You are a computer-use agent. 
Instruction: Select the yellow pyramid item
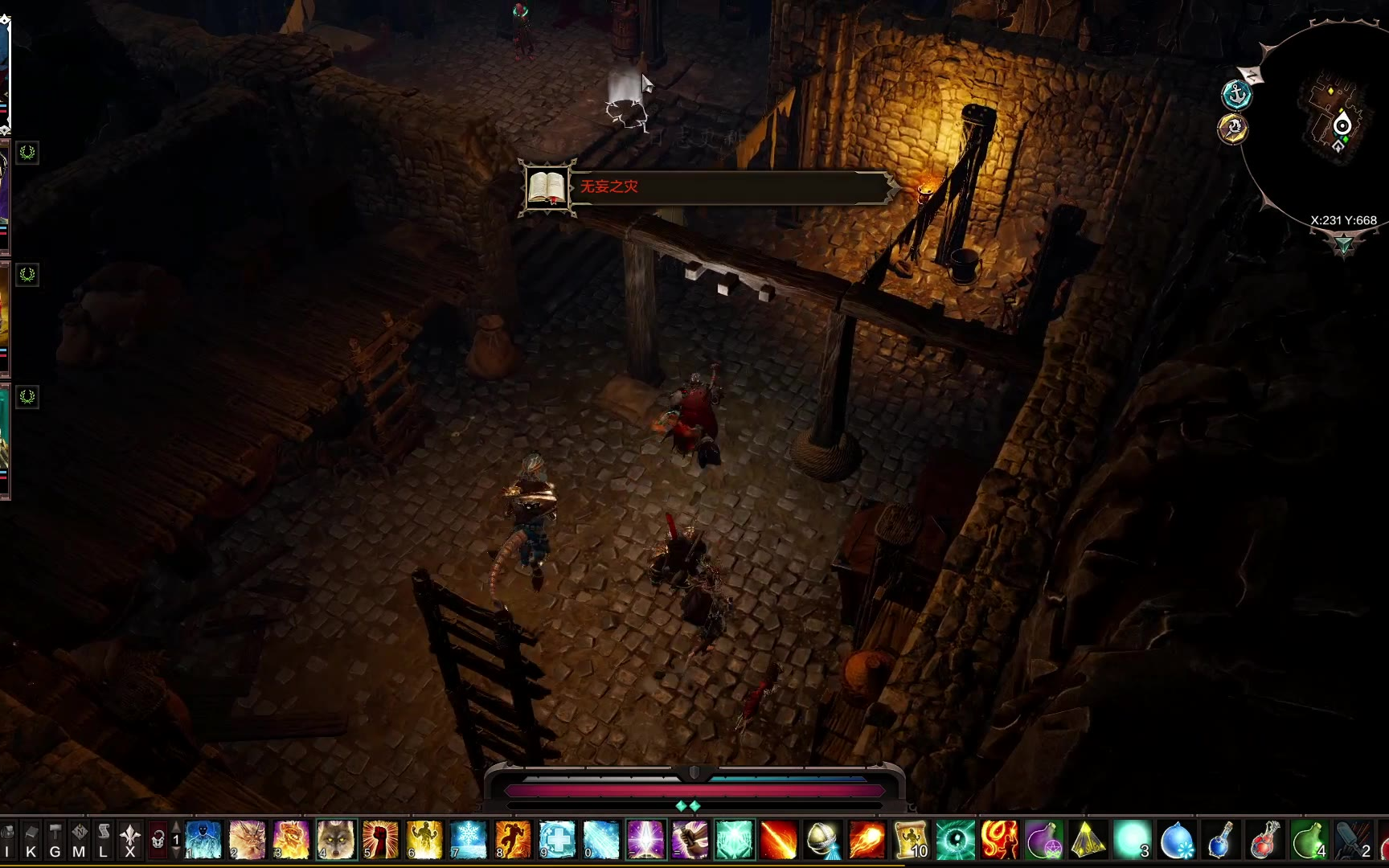1088,840
